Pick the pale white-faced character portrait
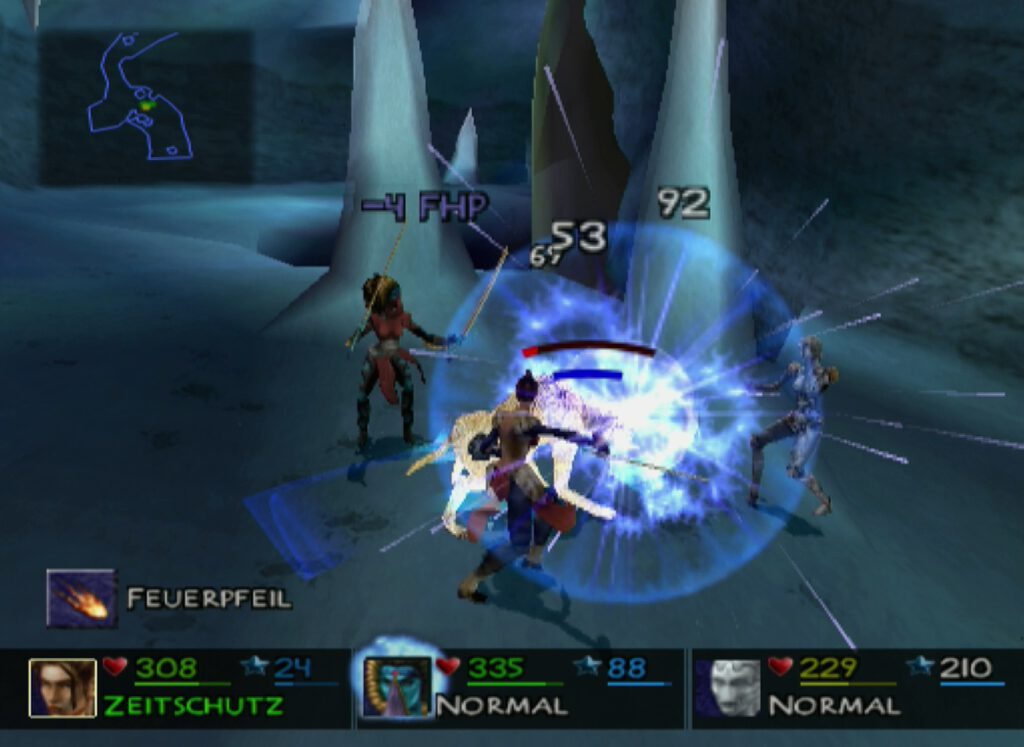Screen dimensions: 1024x747 [731, 687]
